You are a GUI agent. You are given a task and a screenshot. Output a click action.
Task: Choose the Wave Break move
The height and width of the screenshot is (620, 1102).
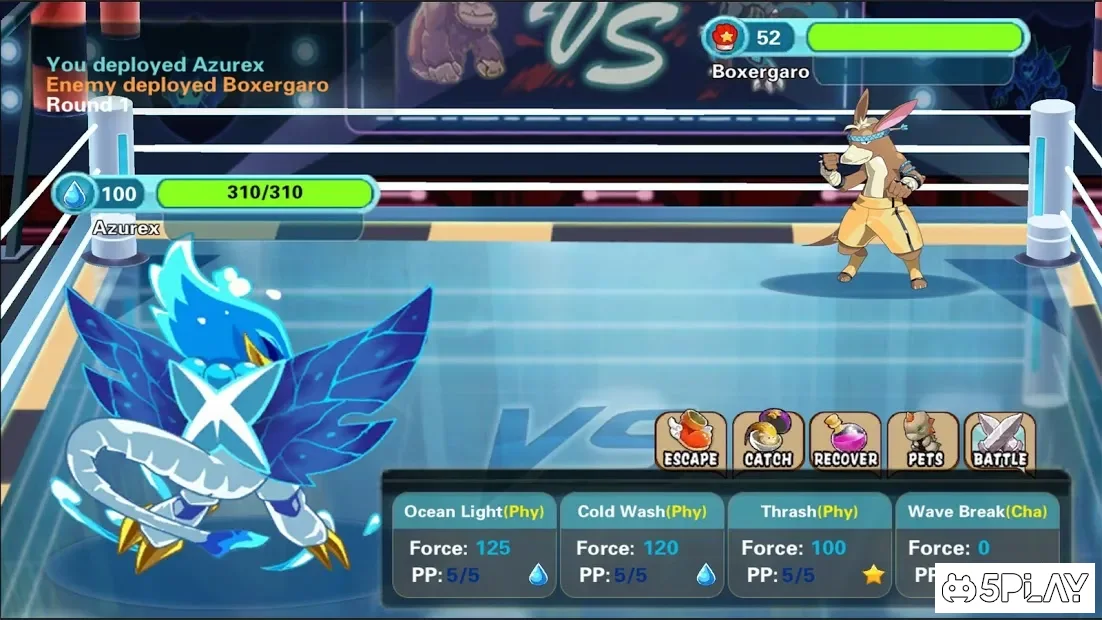coord(976,530)
